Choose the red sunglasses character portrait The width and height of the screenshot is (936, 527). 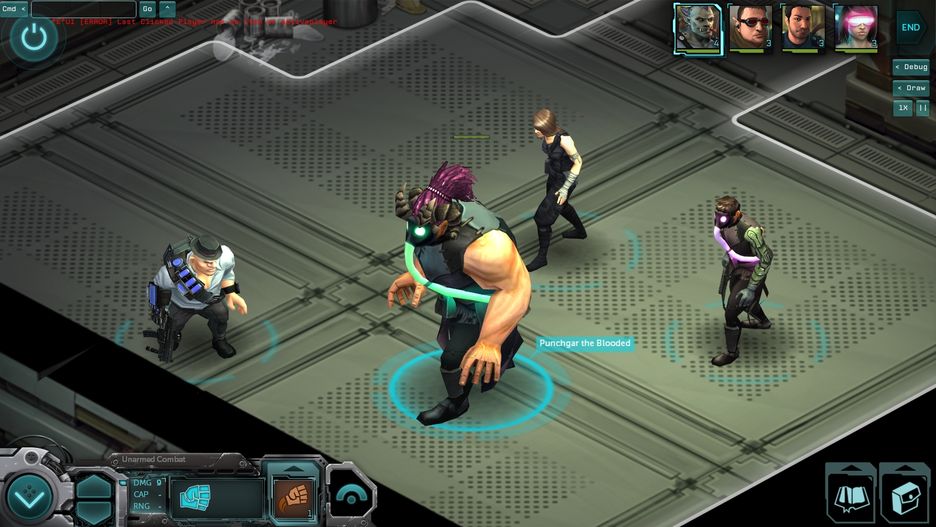pos(749,28)
